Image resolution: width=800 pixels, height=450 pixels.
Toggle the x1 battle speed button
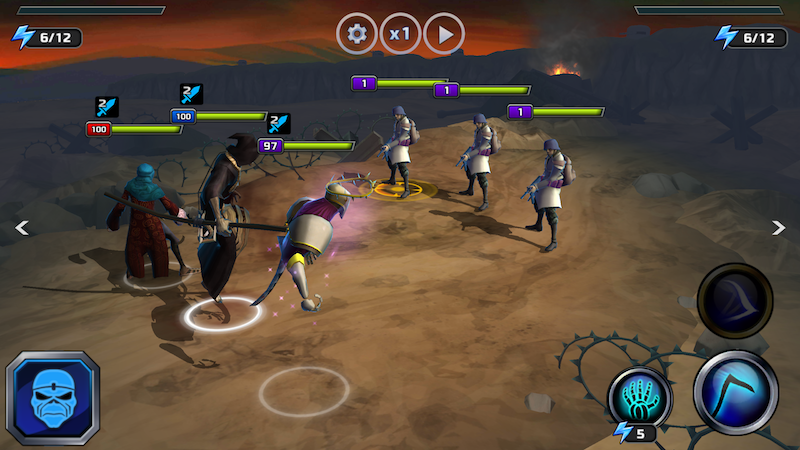click(401, 34)
